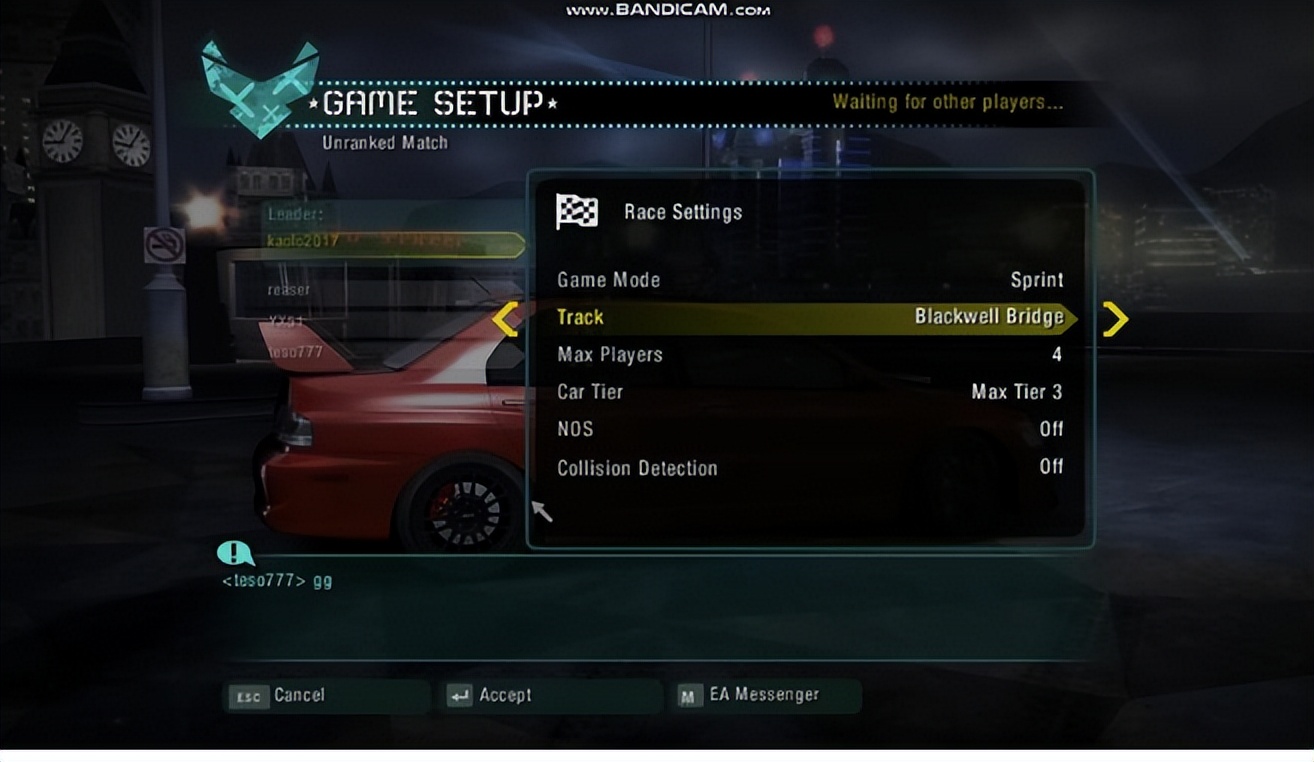Choose the Max Players setting
Viewport: 1314px width, 762px height.
(x=809, y=355)
